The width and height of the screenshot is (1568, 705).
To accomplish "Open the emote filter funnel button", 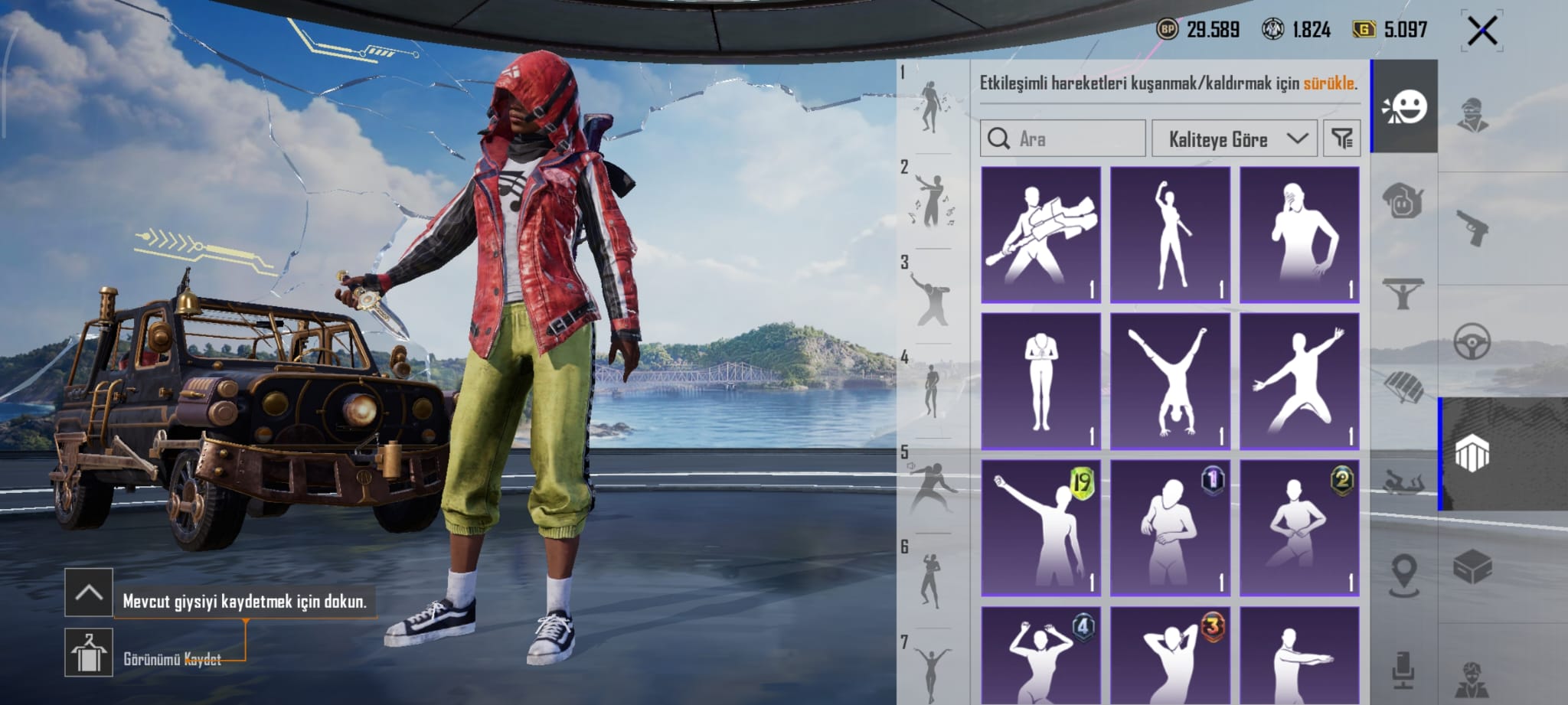I will [x=1341, y=139].
